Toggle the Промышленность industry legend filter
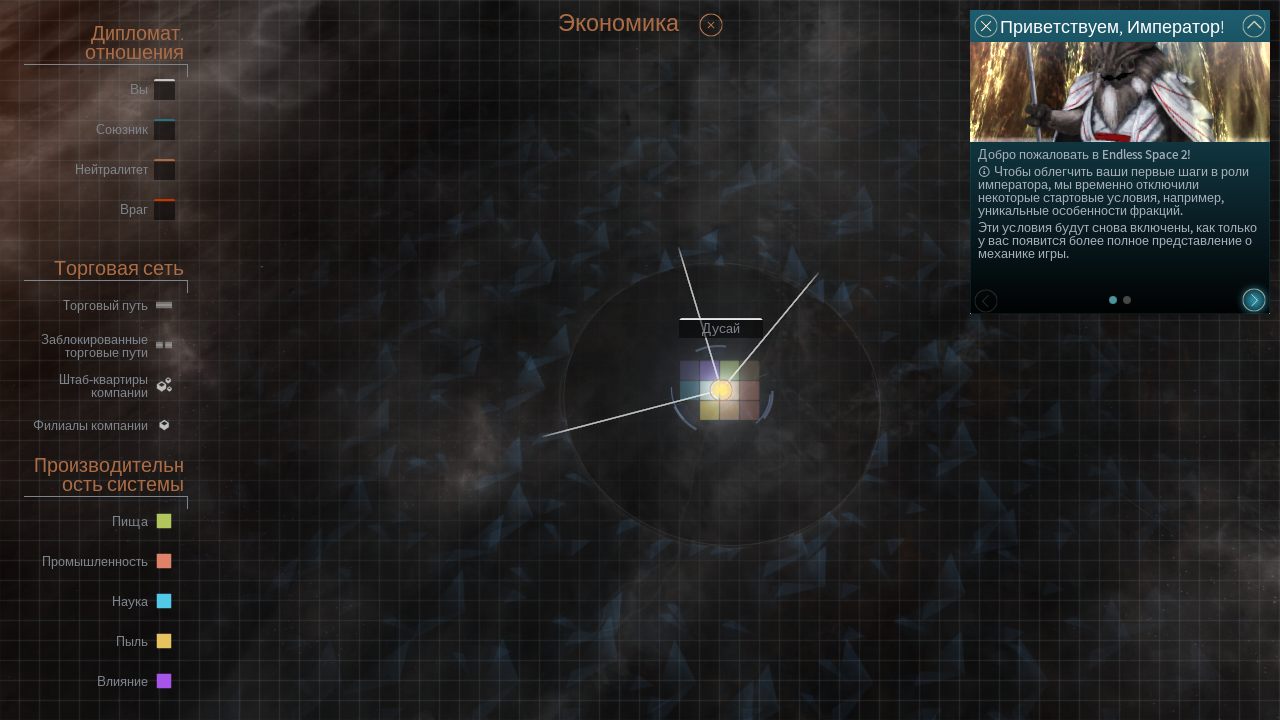Image resolution: width=1280 pixels, height=720 pixels. (x=164, y=561)
